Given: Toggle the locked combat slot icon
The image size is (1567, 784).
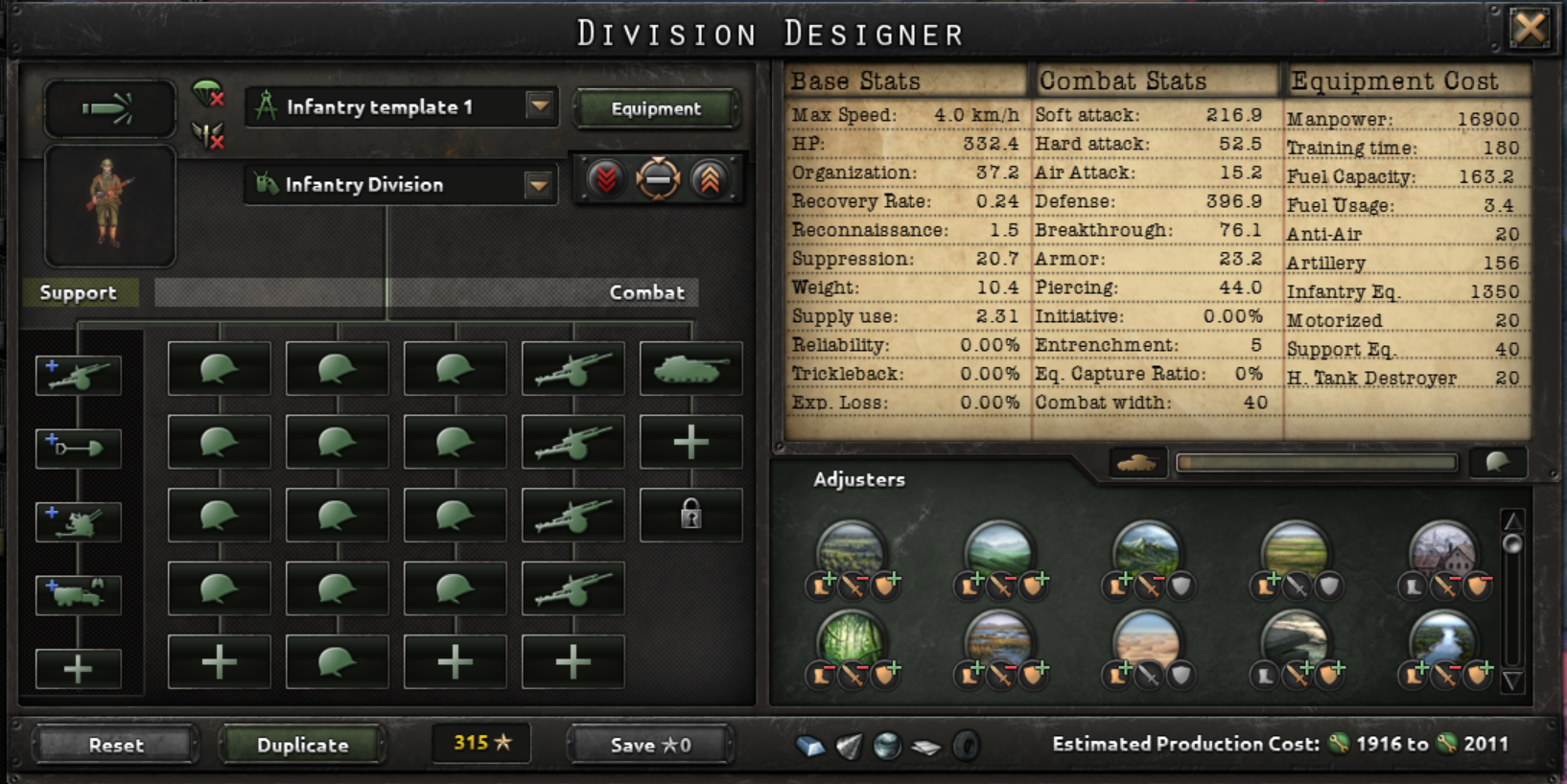Looking at the screenshot, I should tap(691, 516).
